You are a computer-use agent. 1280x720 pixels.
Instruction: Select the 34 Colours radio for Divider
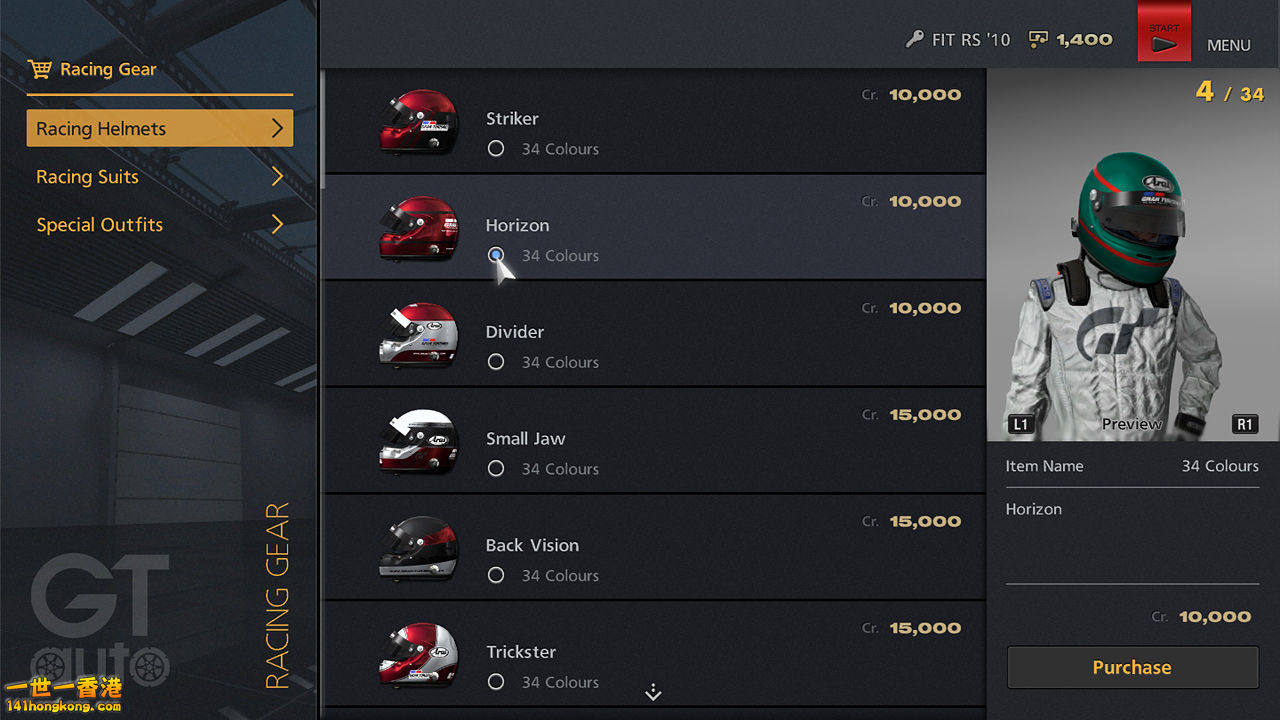(x=496, y=361)
